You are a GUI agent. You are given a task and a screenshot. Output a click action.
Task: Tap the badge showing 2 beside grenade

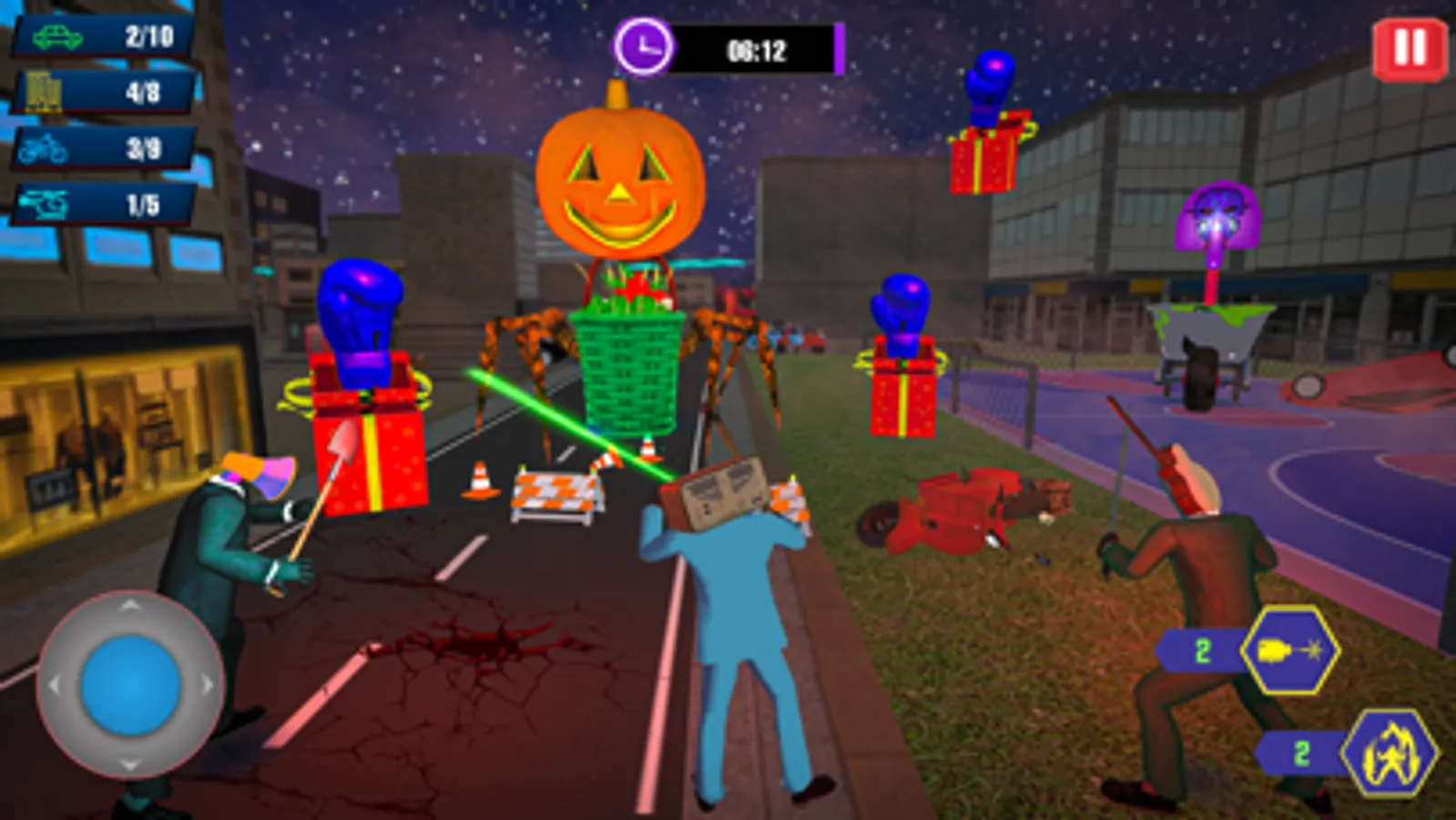[1204, 651]
